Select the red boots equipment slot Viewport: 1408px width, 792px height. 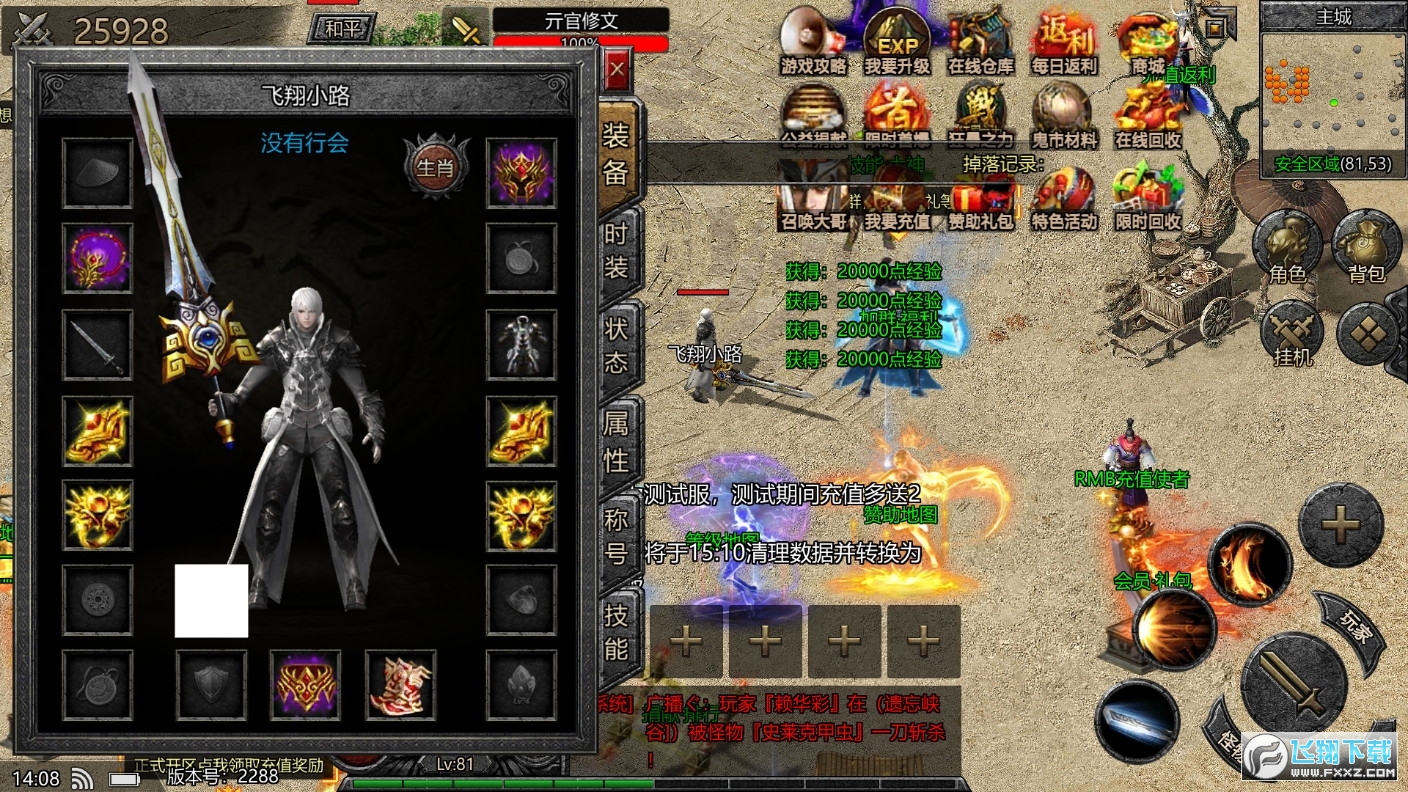click(400, 685)
